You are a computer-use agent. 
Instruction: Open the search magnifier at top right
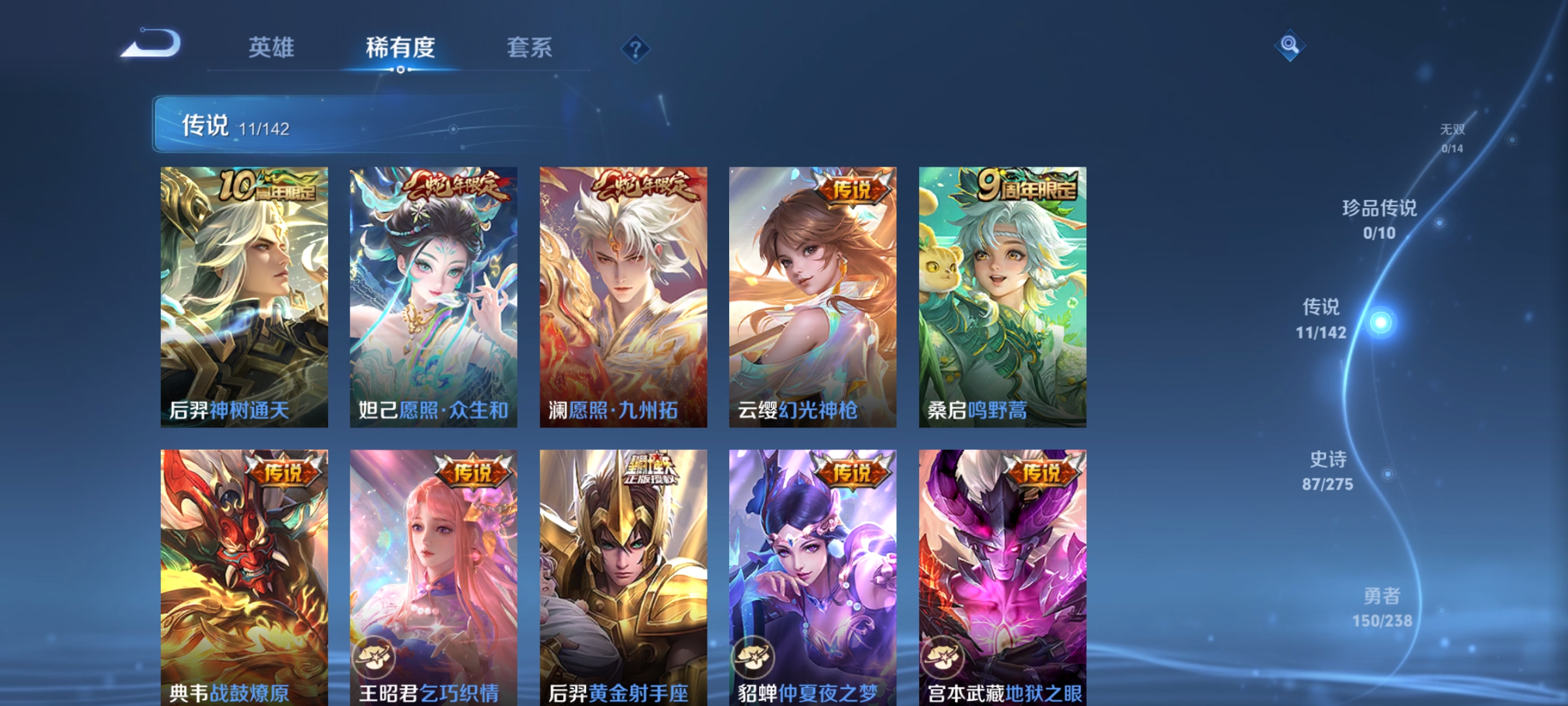[x=1289, y=47]
